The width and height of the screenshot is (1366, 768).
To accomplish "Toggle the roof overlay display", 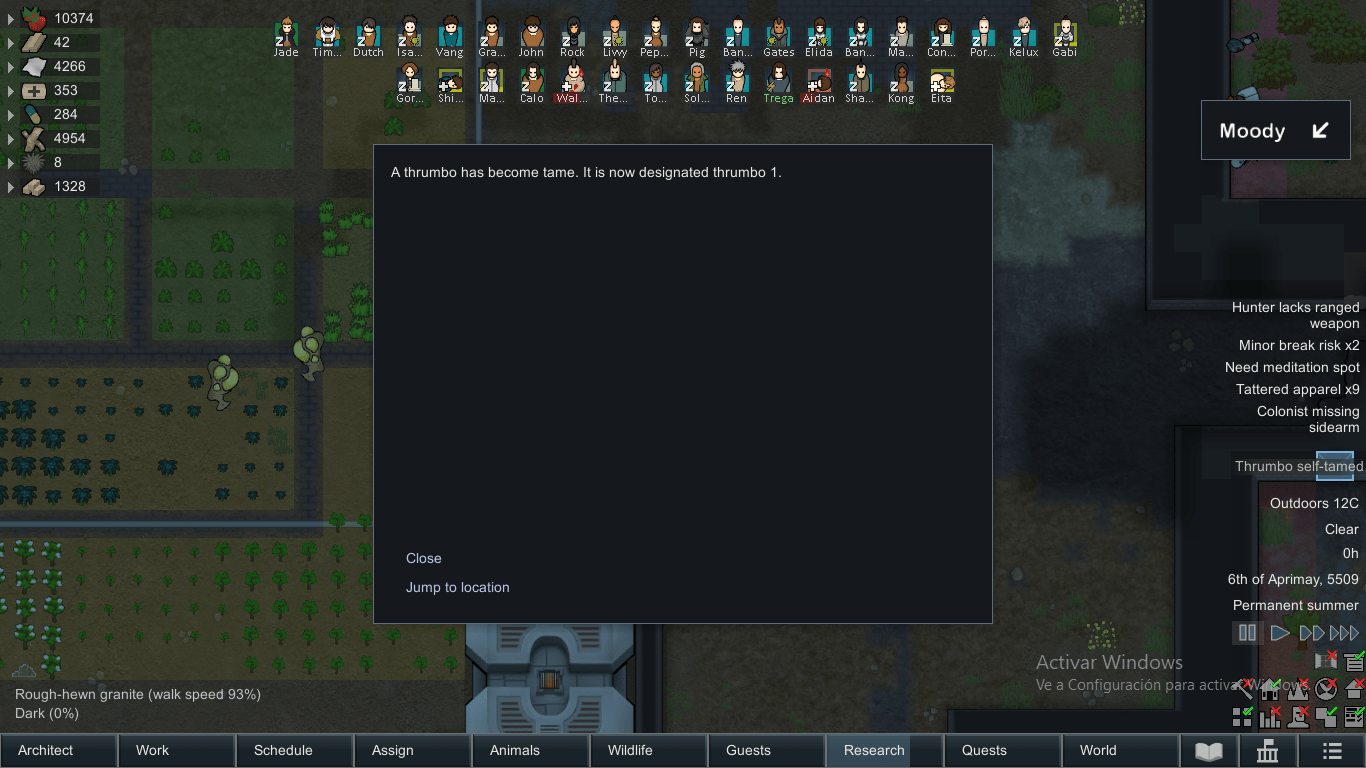I will 1354,689.
